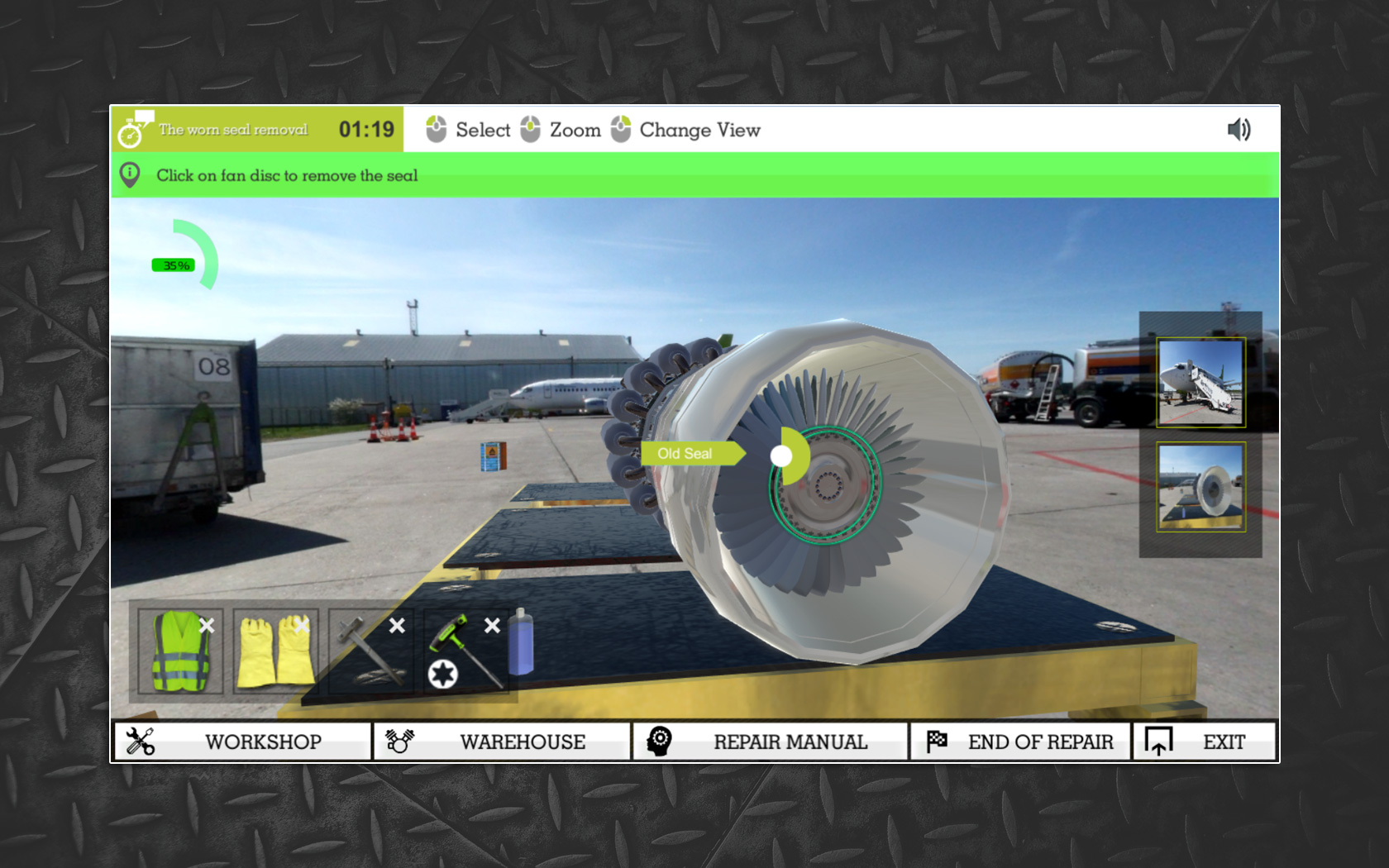Select the blue spray bottle

pyautogui.click(x=521, y=642)
